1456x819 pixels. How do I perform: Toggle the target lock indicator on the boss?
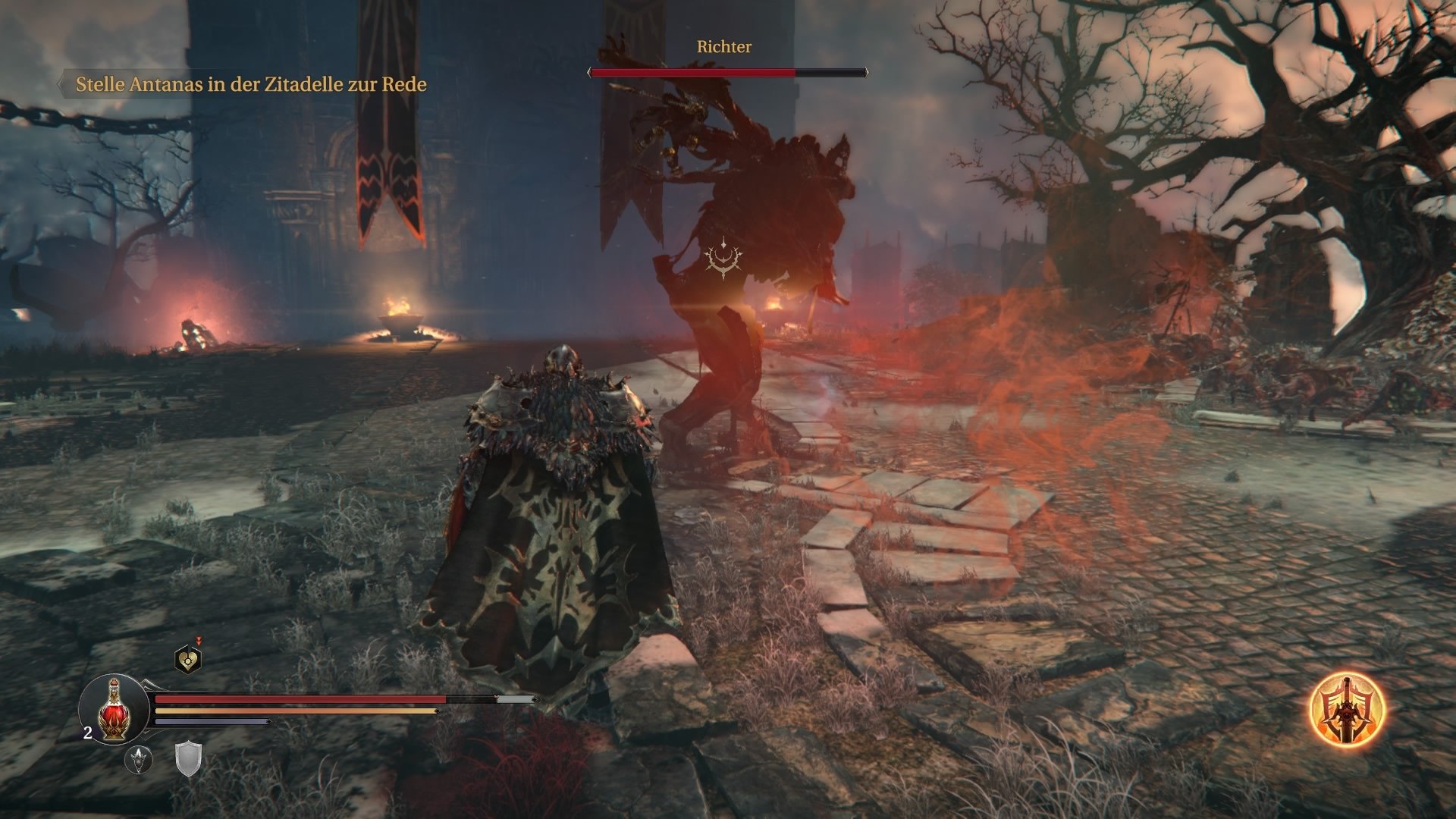(723, 257)
